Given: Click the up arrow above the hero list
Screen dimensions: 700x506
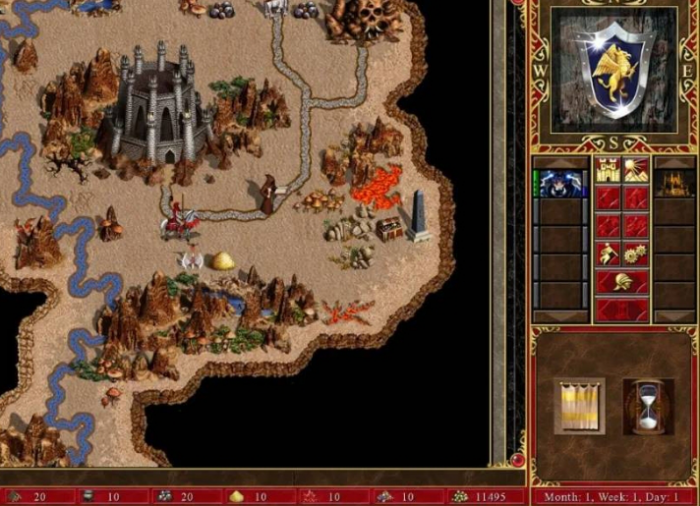Looking at the screenshot, I should pos(562,162).
